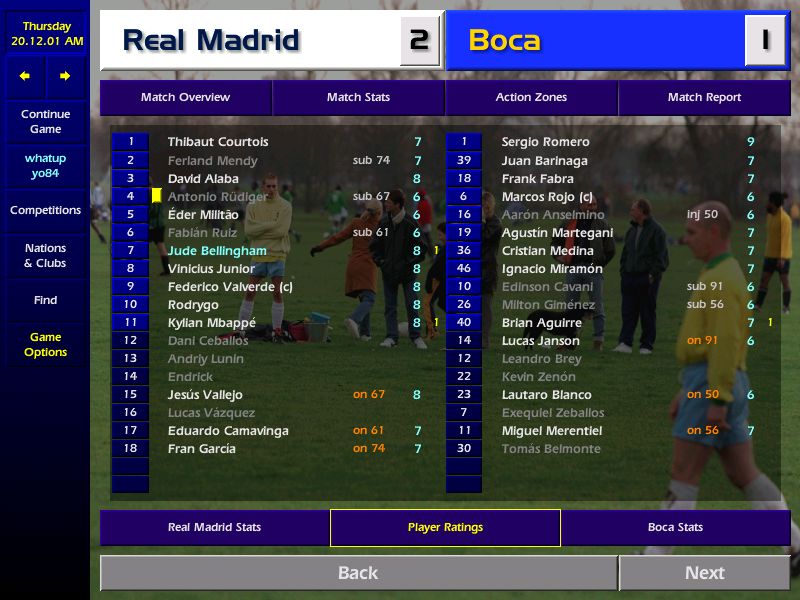
Task: Click the Next button
Action: 704,573
